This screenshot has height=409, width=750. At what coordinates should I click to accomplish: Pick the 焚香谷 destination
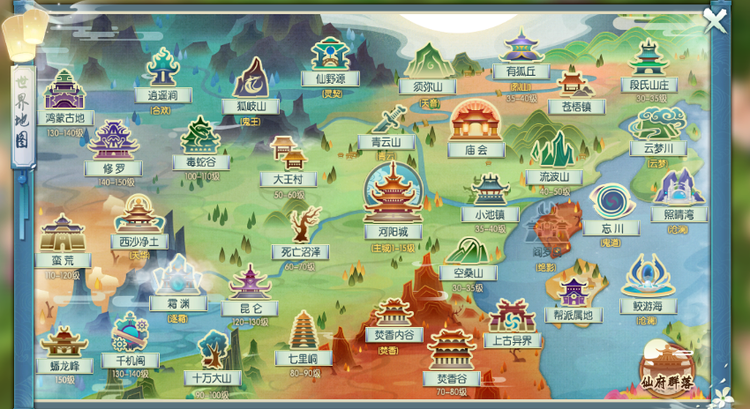click(450, 355)
